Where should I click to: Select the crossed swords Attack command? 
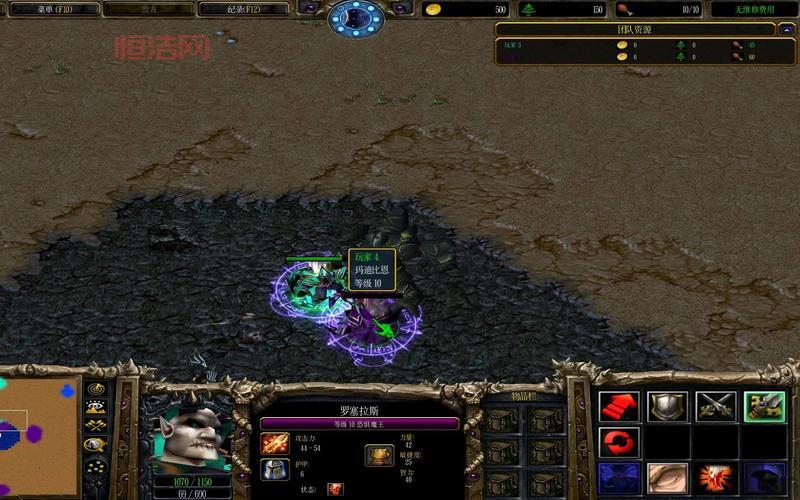coord(716,406)
